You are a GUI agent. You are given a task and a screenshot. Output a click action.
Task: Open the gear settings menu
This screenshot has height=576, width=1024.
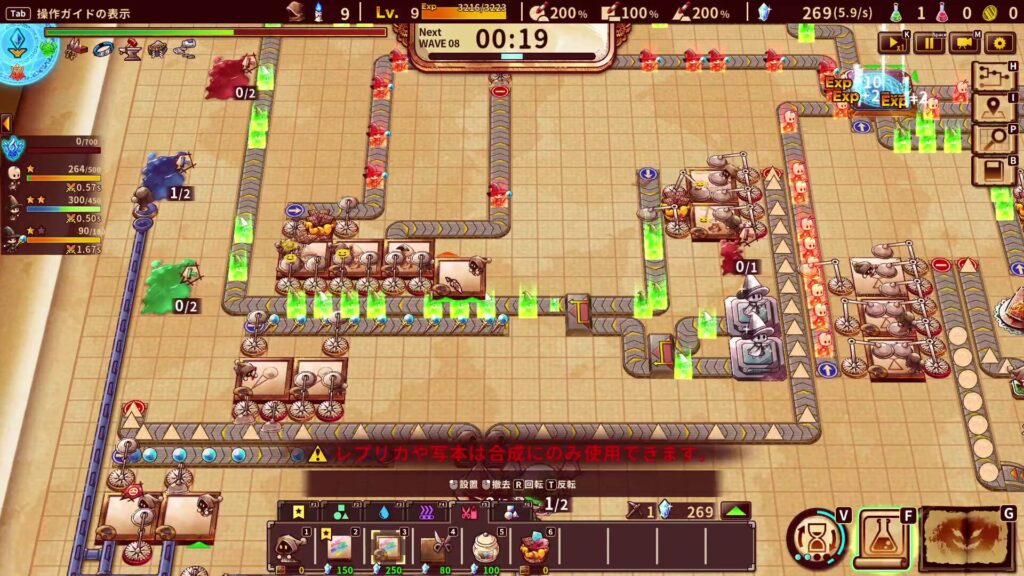click(999, 42)
